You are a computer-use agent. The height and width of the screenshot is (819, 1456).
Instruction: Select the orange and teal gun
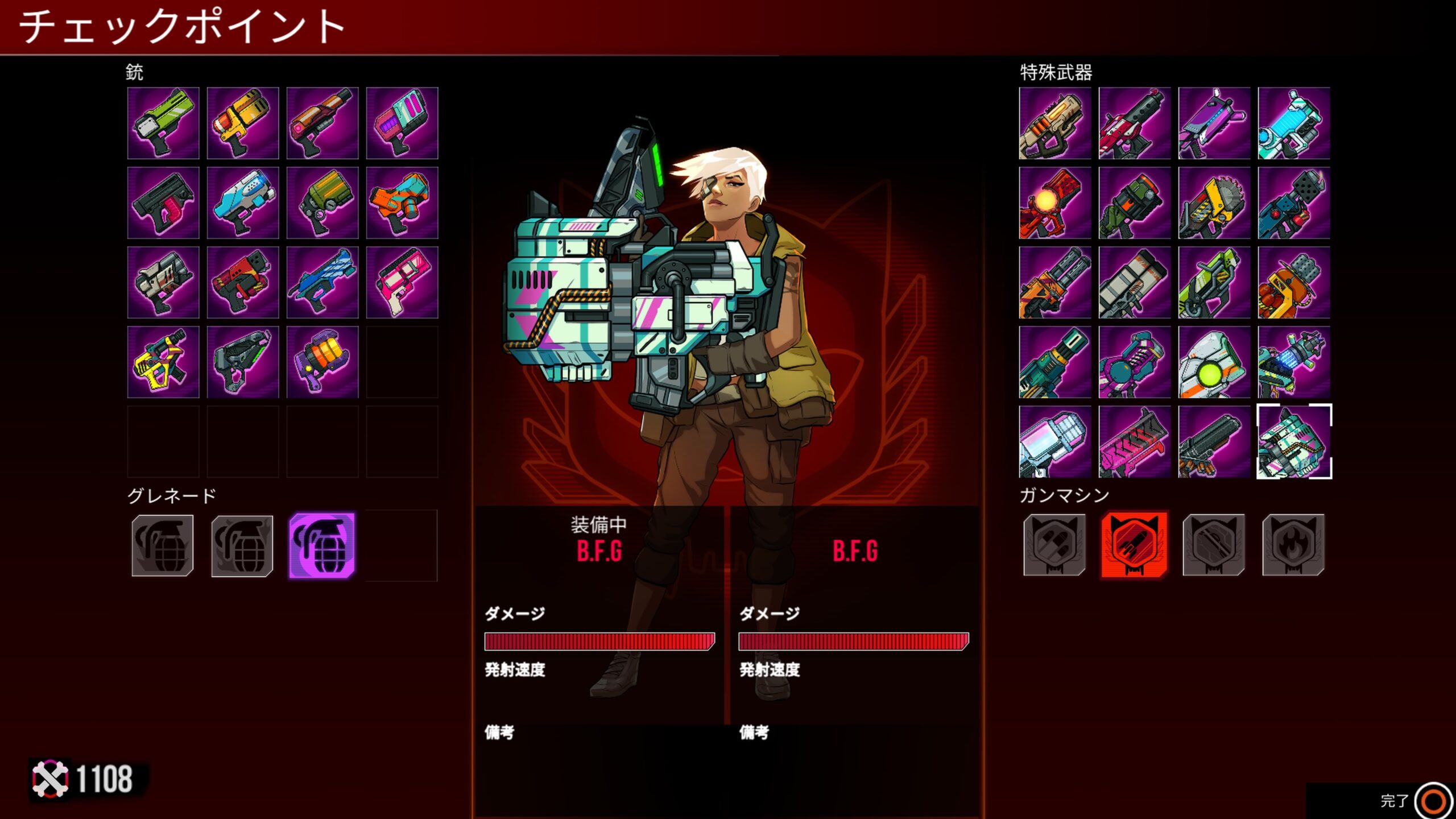402,202
